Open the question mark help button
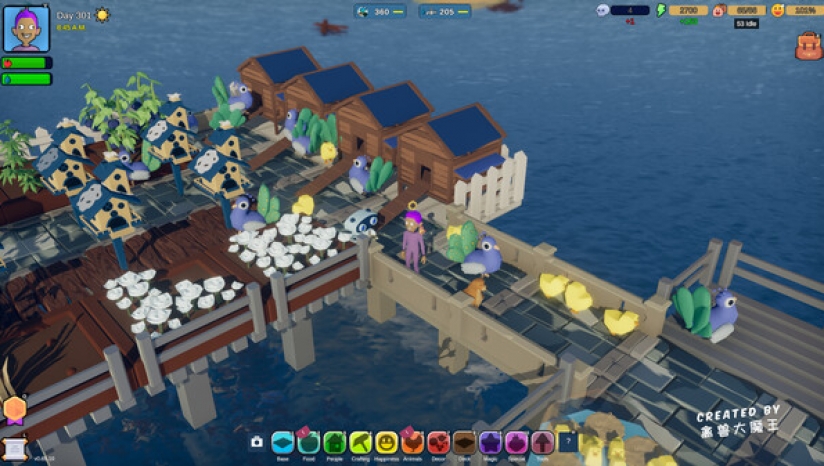 pos(567,442)
